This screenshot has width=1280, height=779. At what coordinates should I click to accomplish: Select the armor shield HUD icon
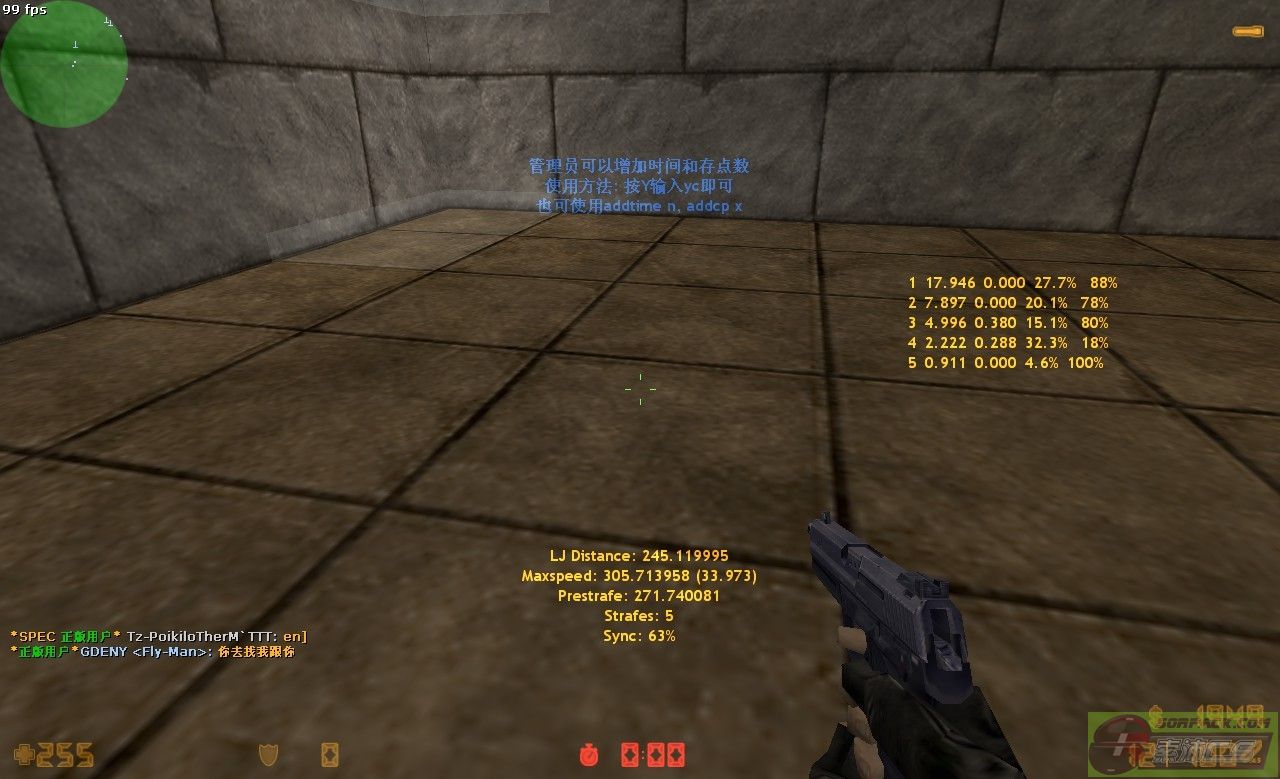click(268, 754)
